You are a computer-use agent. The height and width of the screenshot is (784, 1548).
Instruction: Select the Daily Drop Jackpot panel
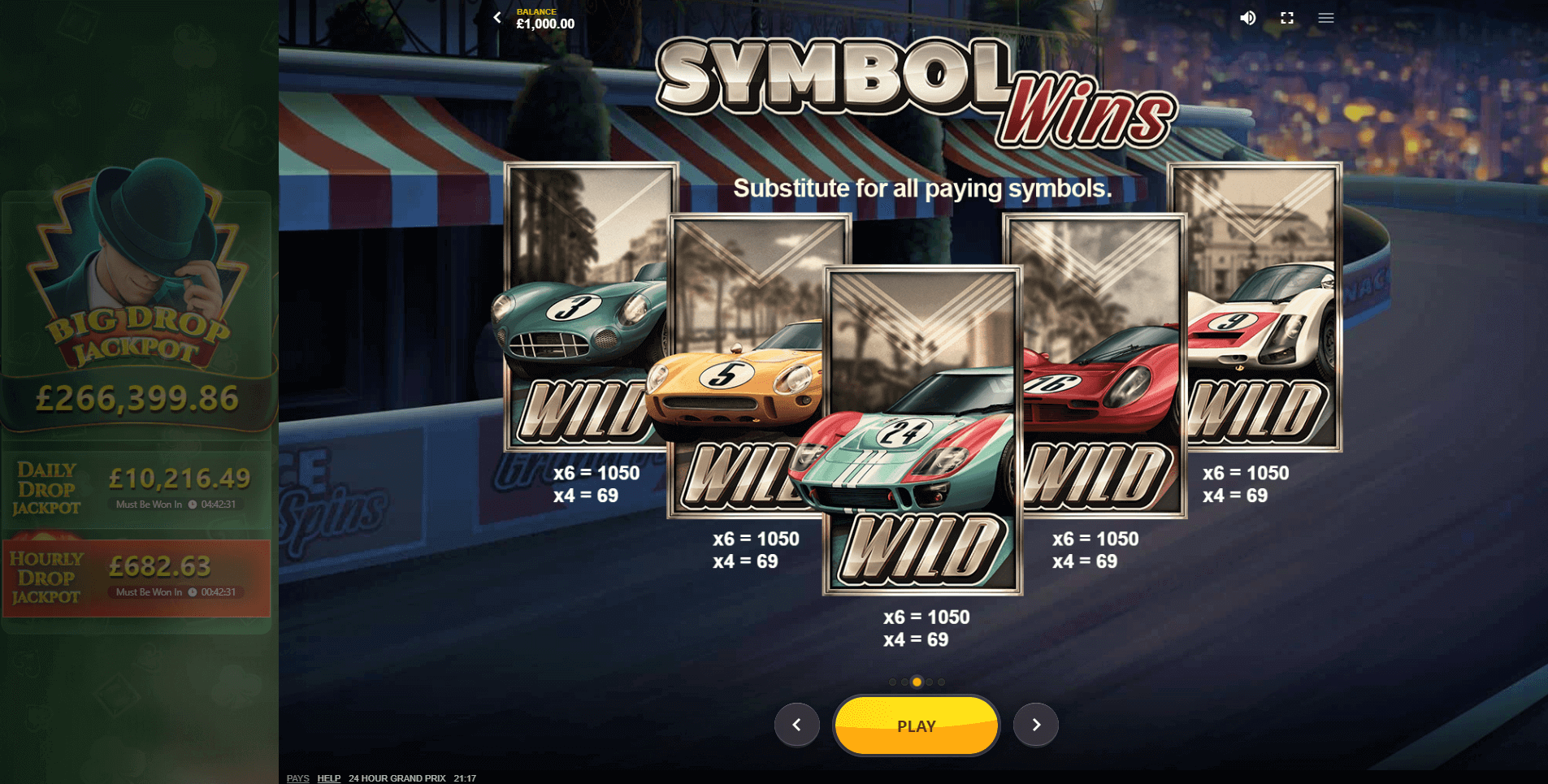[137, 488]
